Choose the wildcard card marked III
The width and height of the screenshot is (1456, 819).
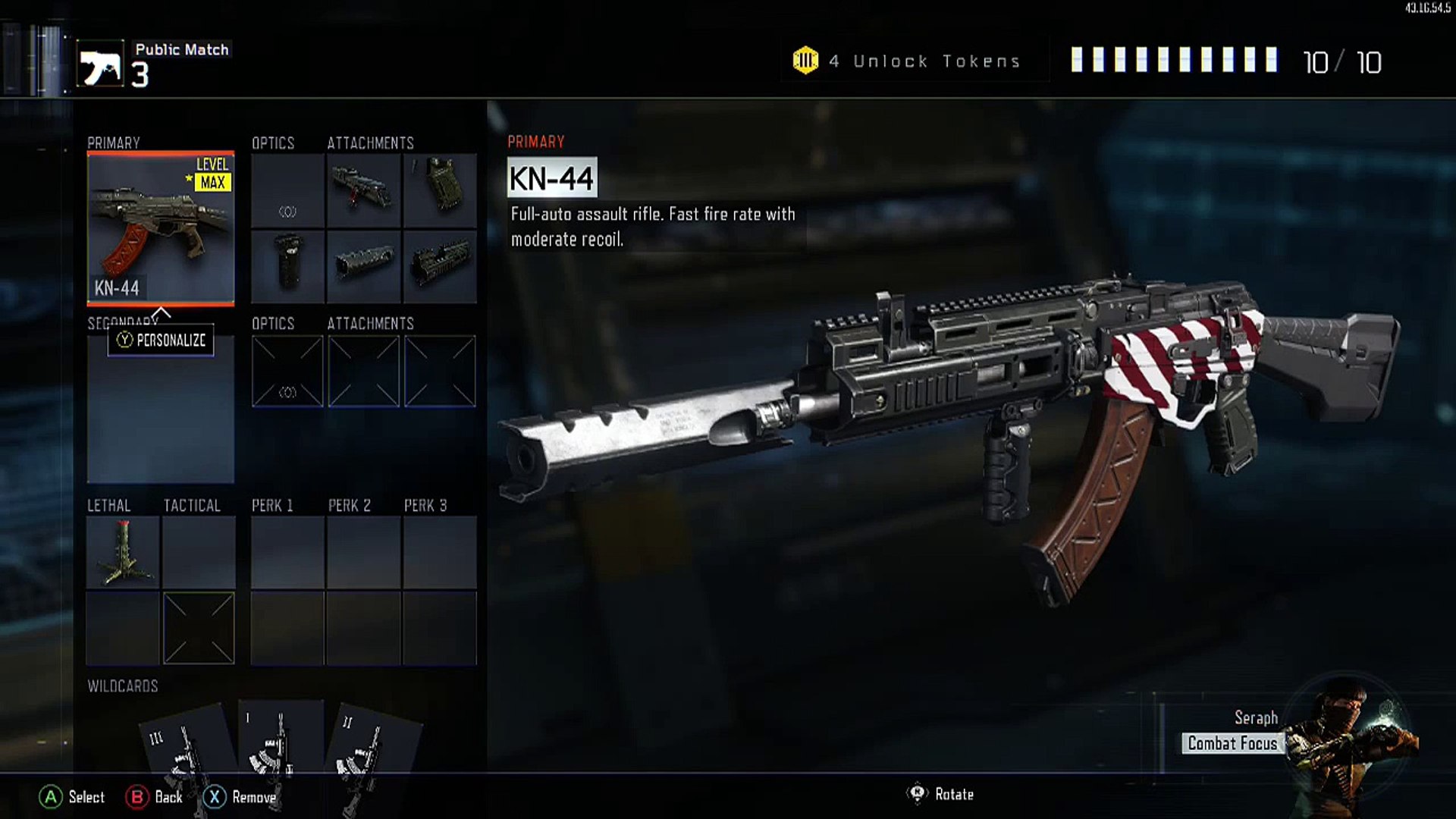(x=186, y=747)
